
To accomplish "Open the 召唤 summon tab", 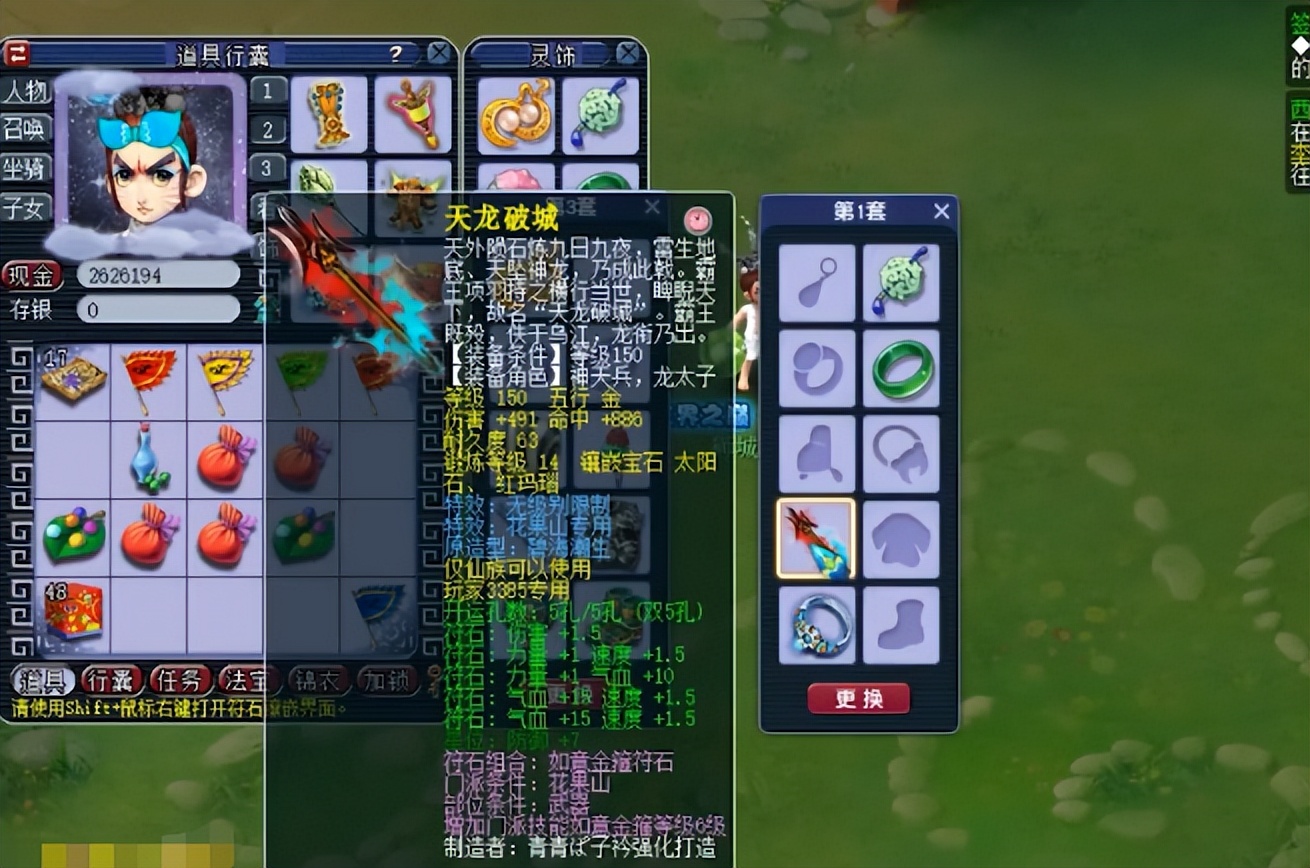I will (x=25, y=130).
